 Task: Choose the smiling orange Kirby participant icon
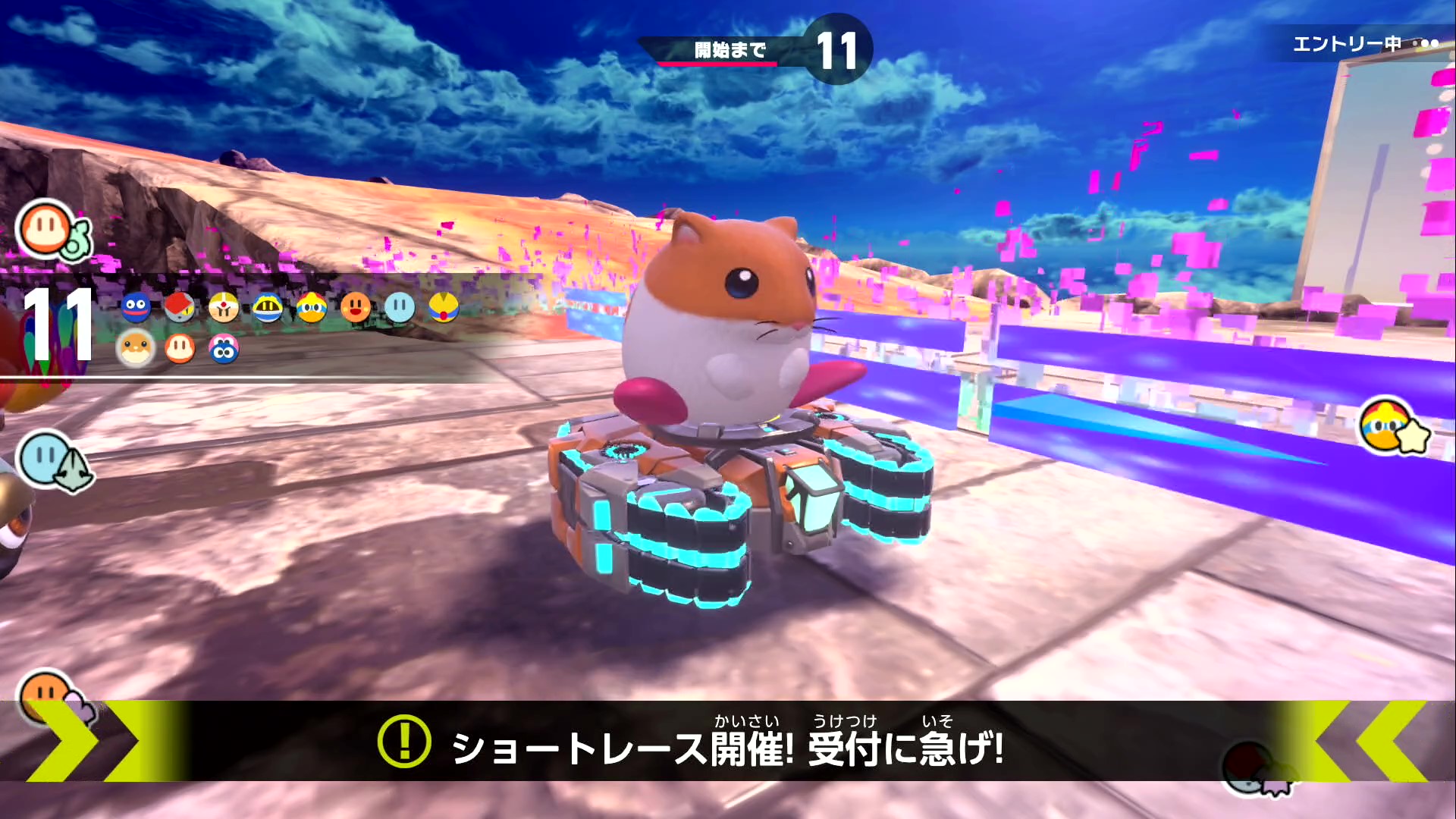pyautogui.click(x=356, y=307)
